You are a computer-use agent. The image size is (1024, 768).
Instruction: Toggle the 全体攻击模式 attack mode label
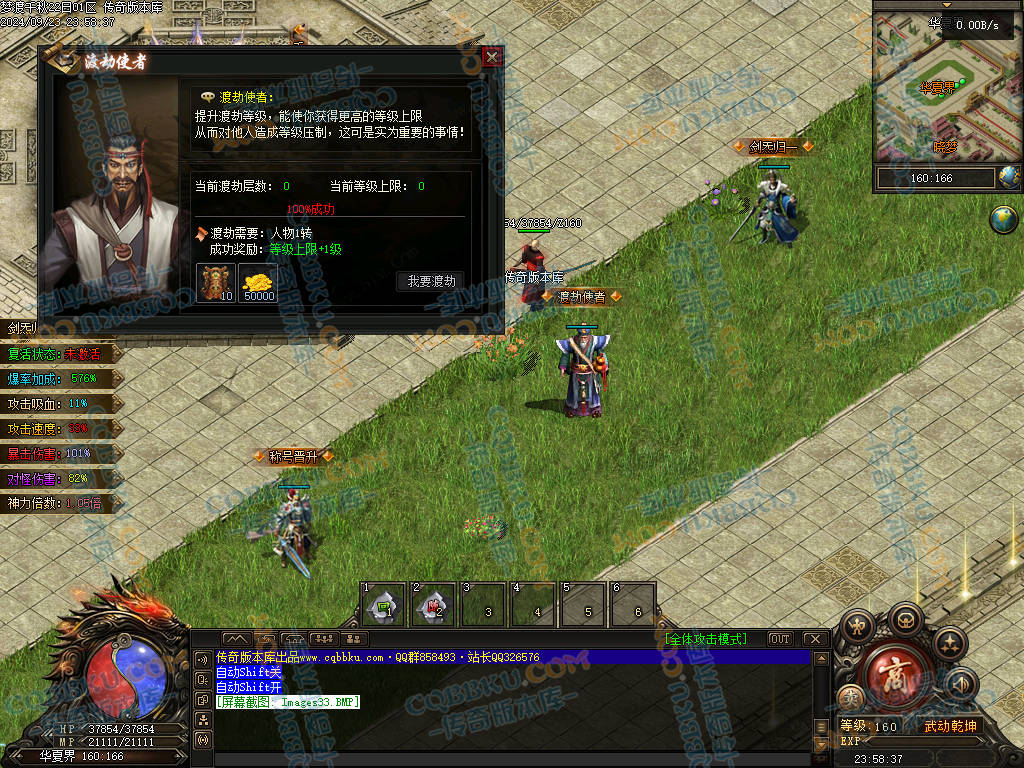point(705,639)
